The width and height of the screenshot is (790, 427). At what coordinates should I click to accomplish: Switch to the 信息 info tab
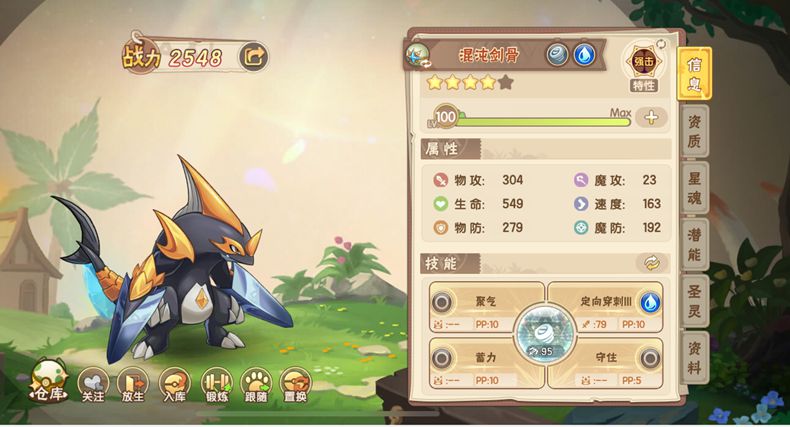coord(693,72)
